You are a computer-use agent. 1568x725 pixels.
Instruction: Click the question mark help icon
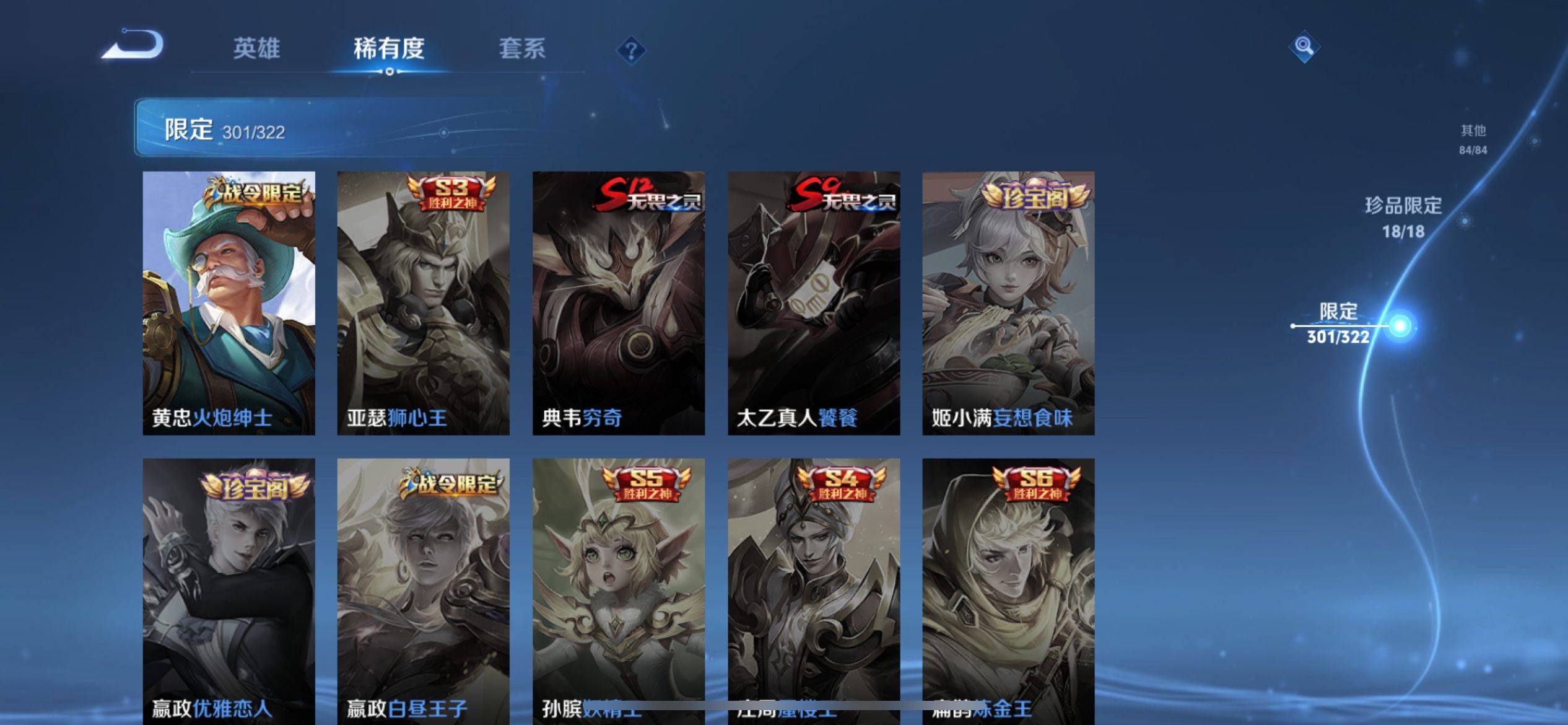coord(631,50)
